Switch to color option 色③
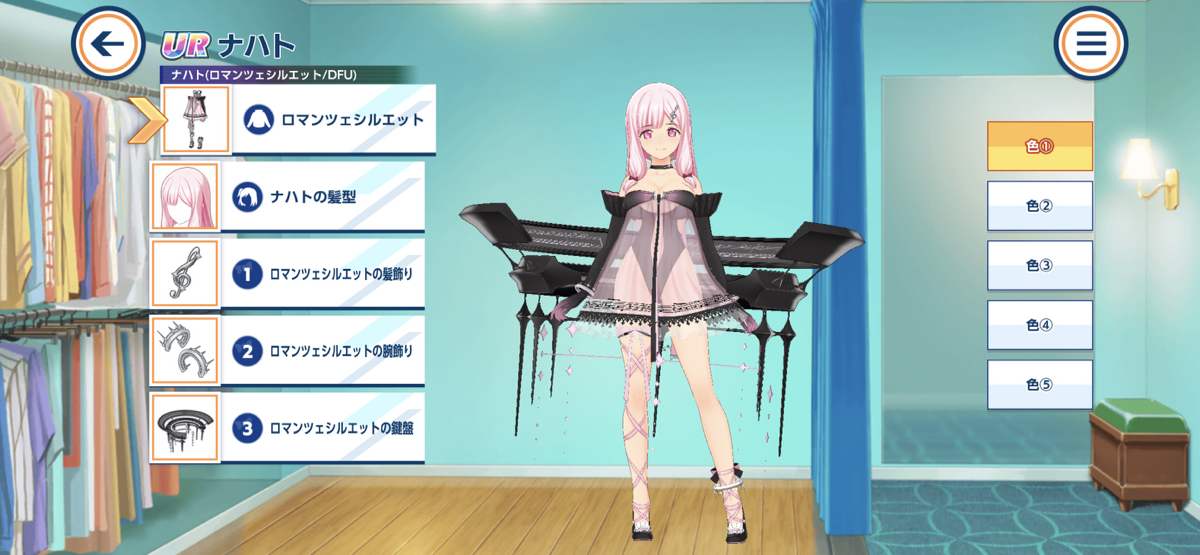The image size is (1200, 555). pyautogui.click(x=1039, y=266)
